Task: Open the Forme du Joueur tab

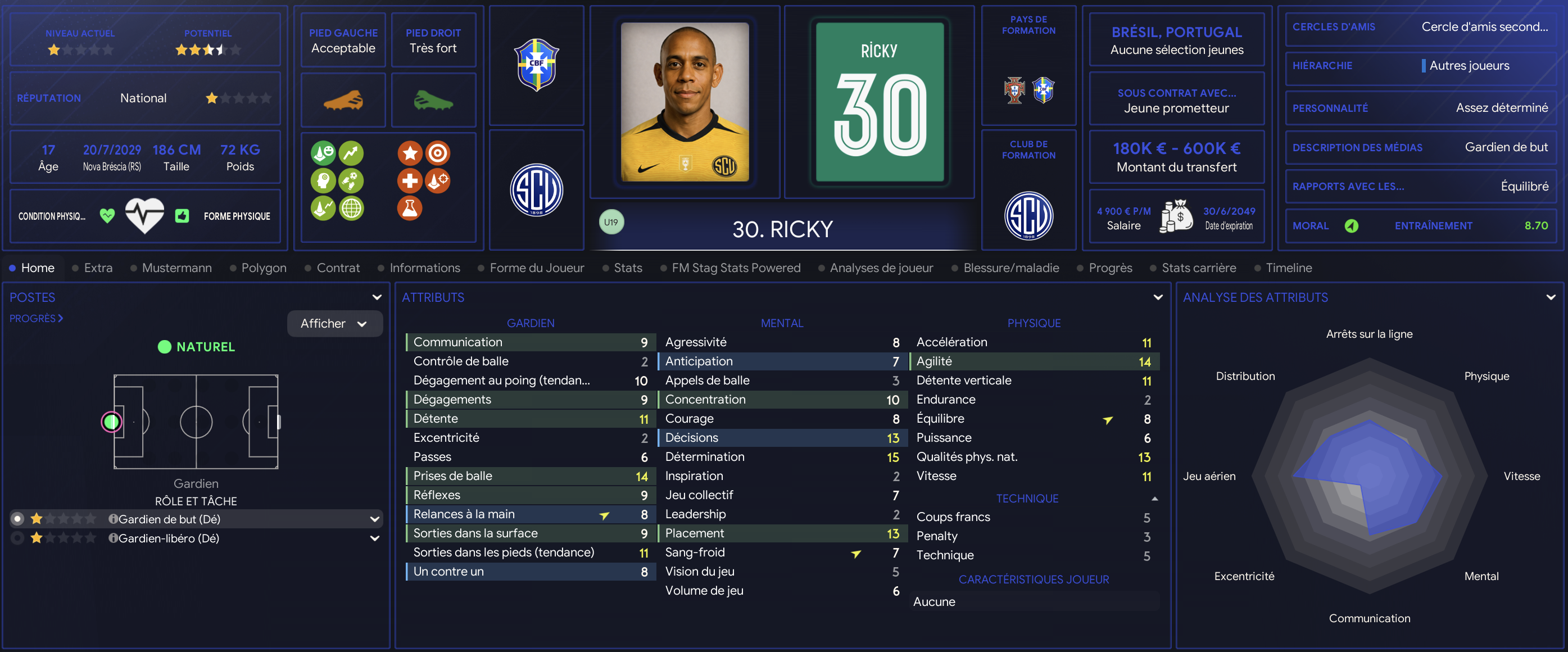Action: pyautogui.click(x=536, y=268)
